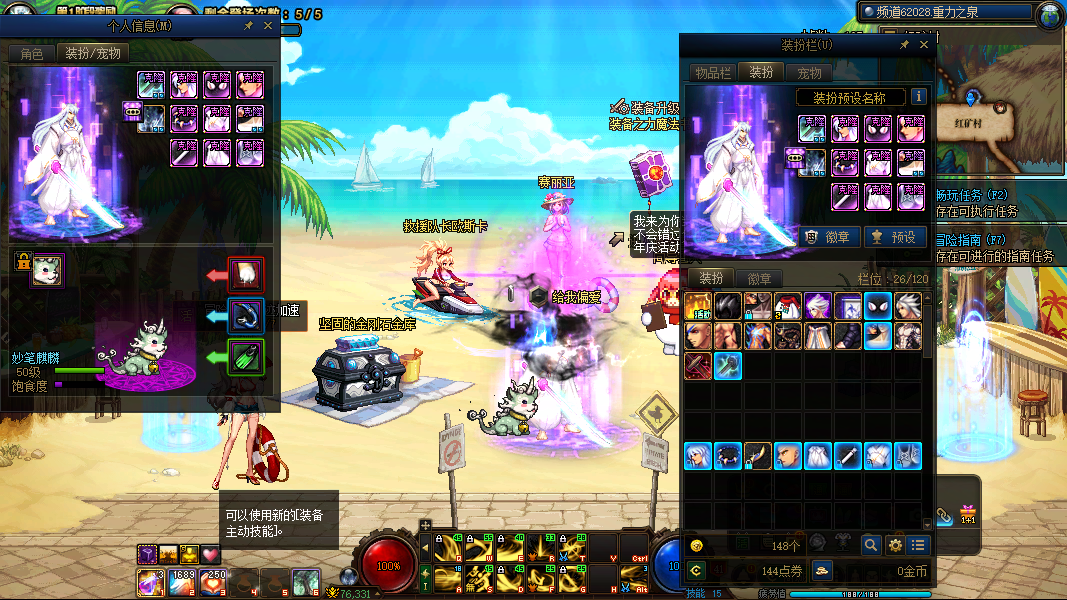
Task: Open the inventory search magnifier button
Action: [871, 545]
